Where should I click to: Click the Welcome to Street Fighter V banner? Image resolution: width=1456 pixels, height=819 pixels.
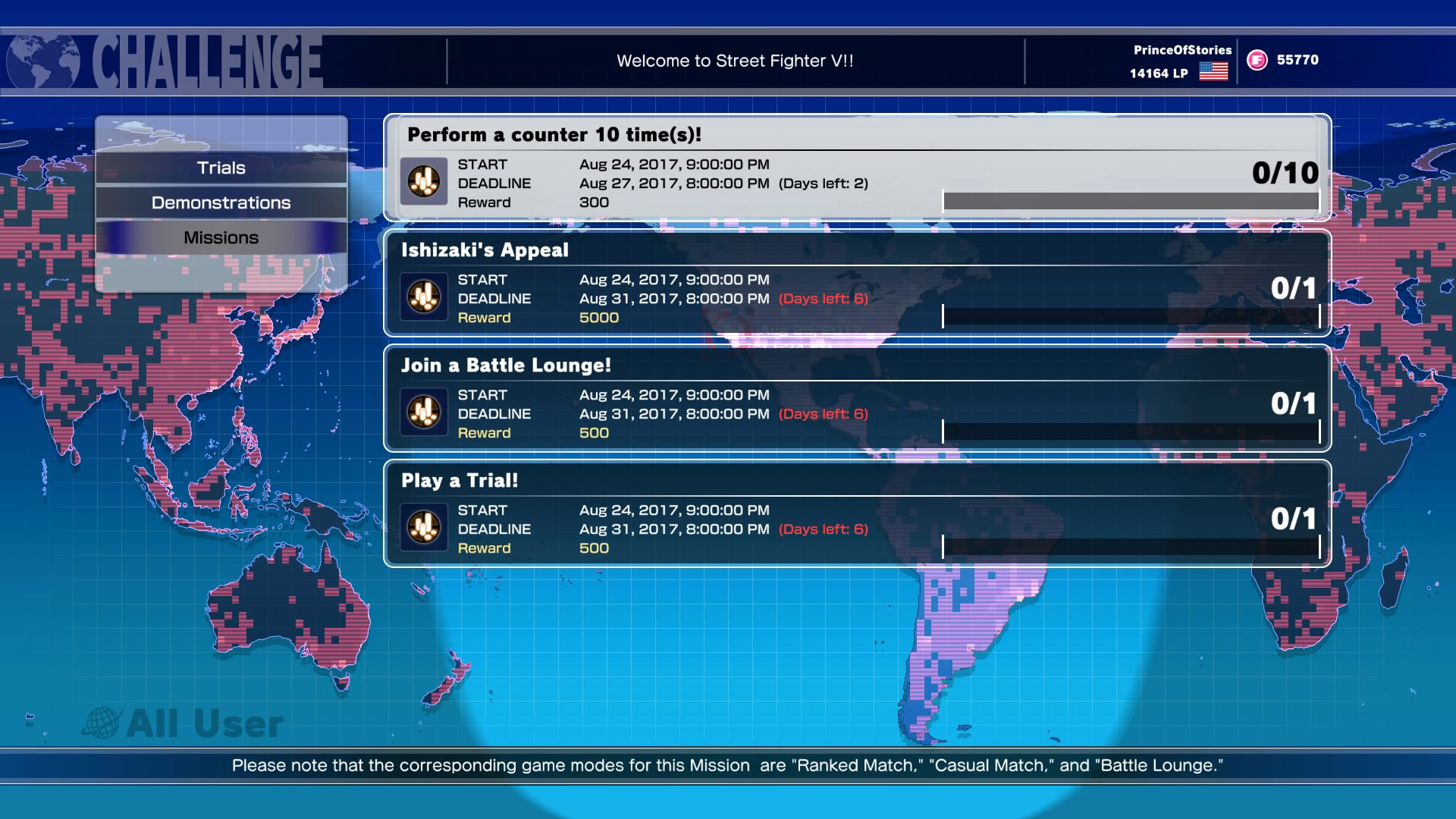[x=736, y=58]
